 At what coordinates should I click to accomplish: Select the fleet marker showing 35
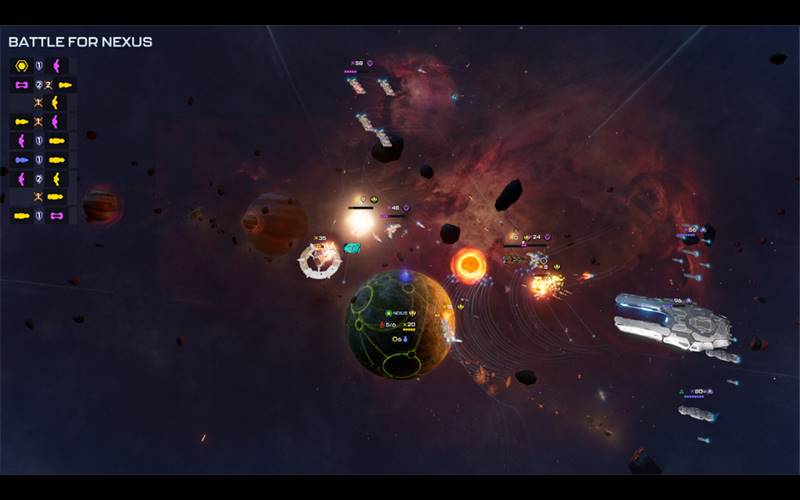point(320,238)
